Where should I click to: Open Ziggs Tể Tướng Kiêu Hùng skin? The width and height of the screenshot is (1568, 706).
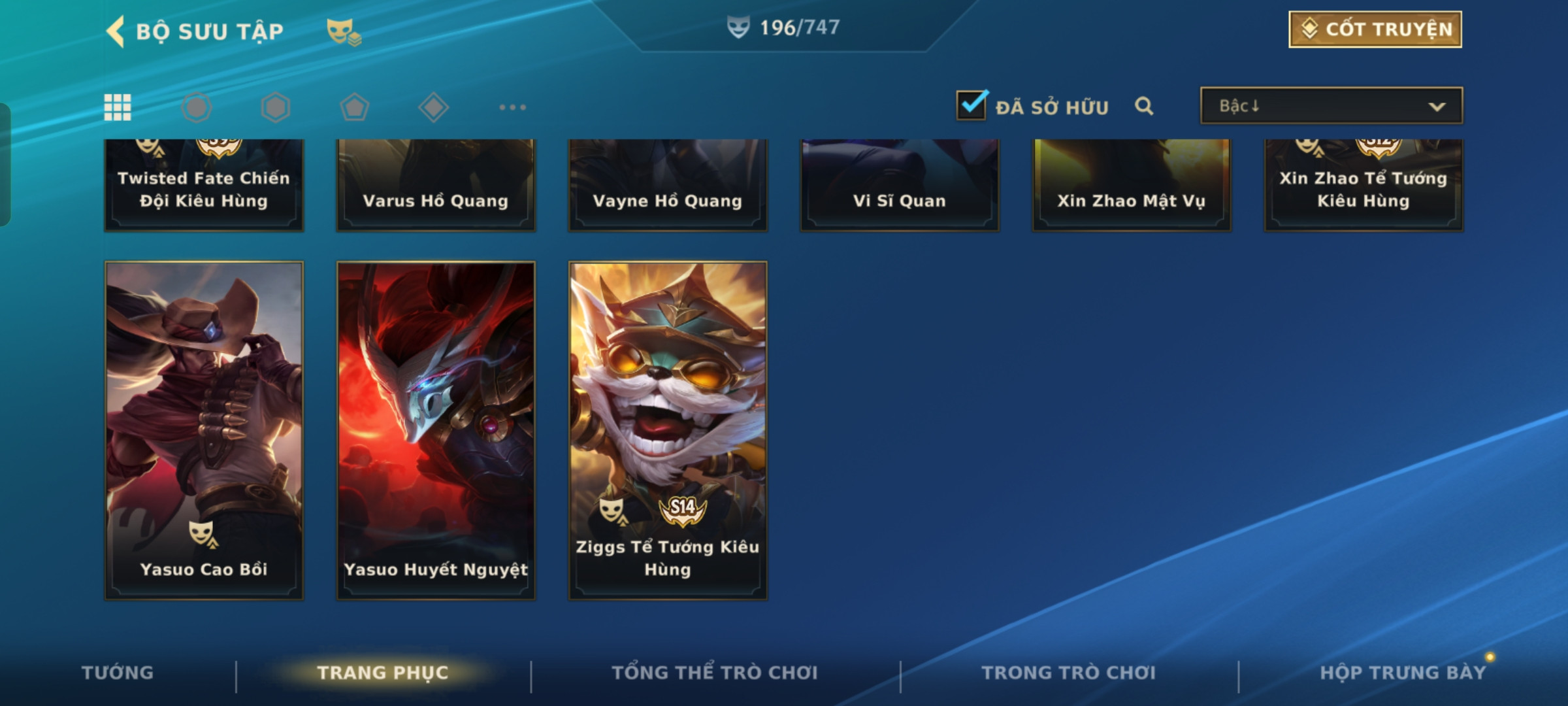(668, 429)
